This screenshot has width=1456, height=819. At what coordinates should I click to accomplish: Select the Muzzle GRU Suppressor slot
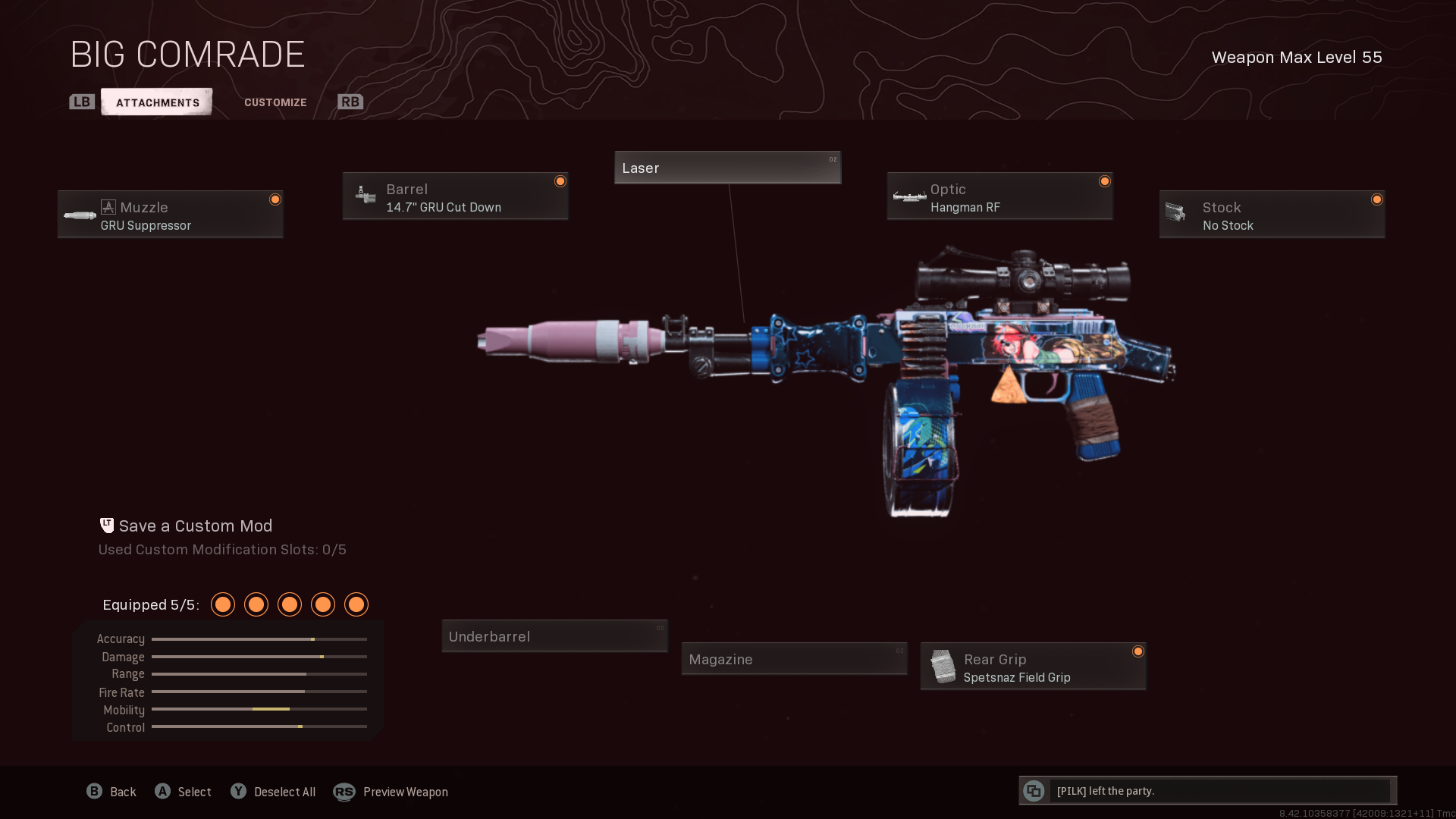171,215
